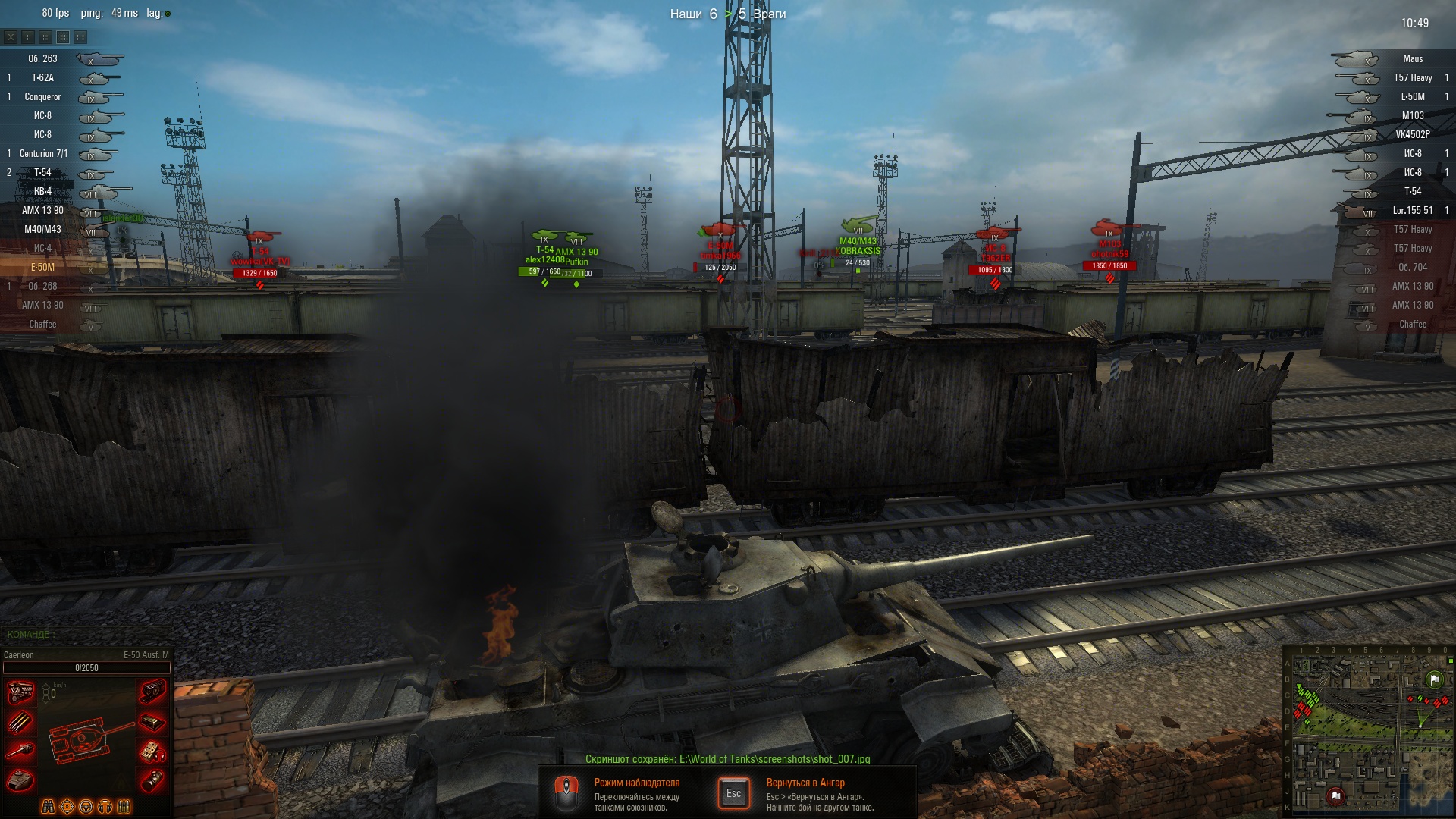
Task: Select the M40/M43 artillery row
Action: (43, 230)
